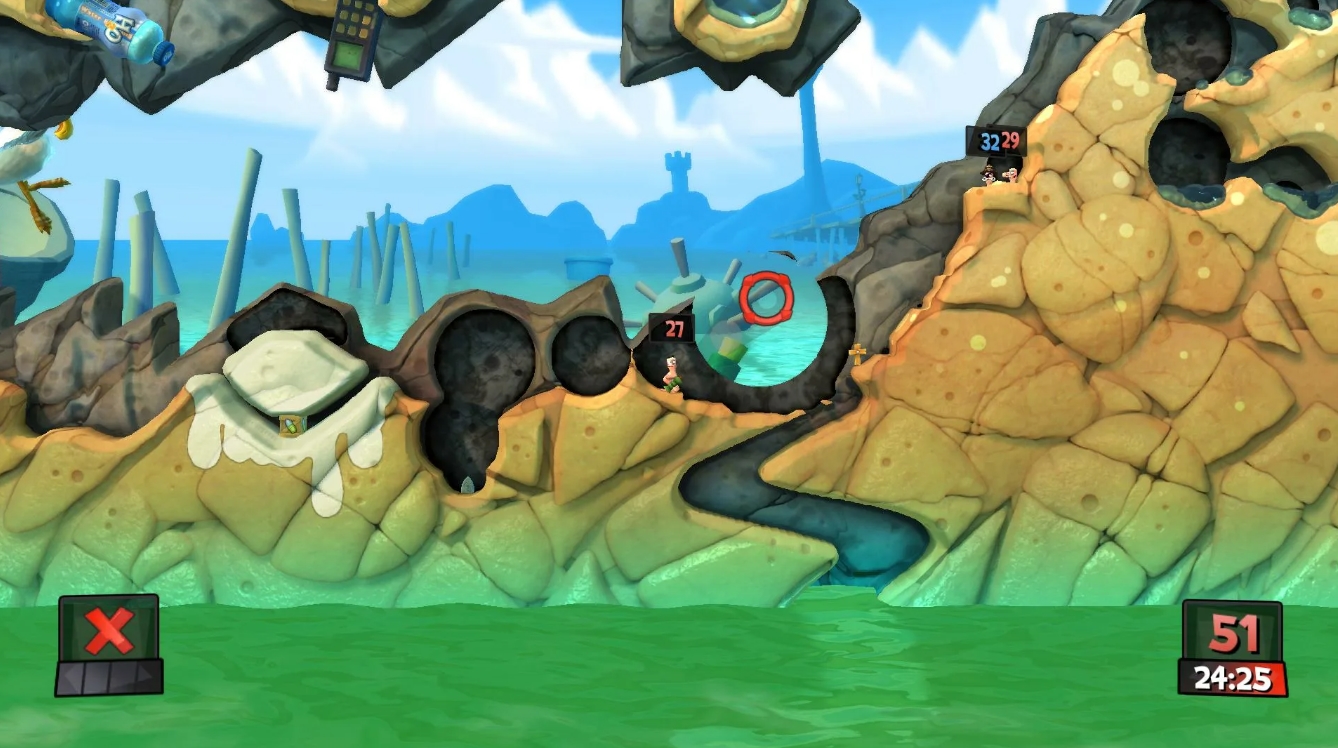Screen dimensions: 1338x748
Task: Click the 32 health tag above the enemy worm
Action: (988, 140)
